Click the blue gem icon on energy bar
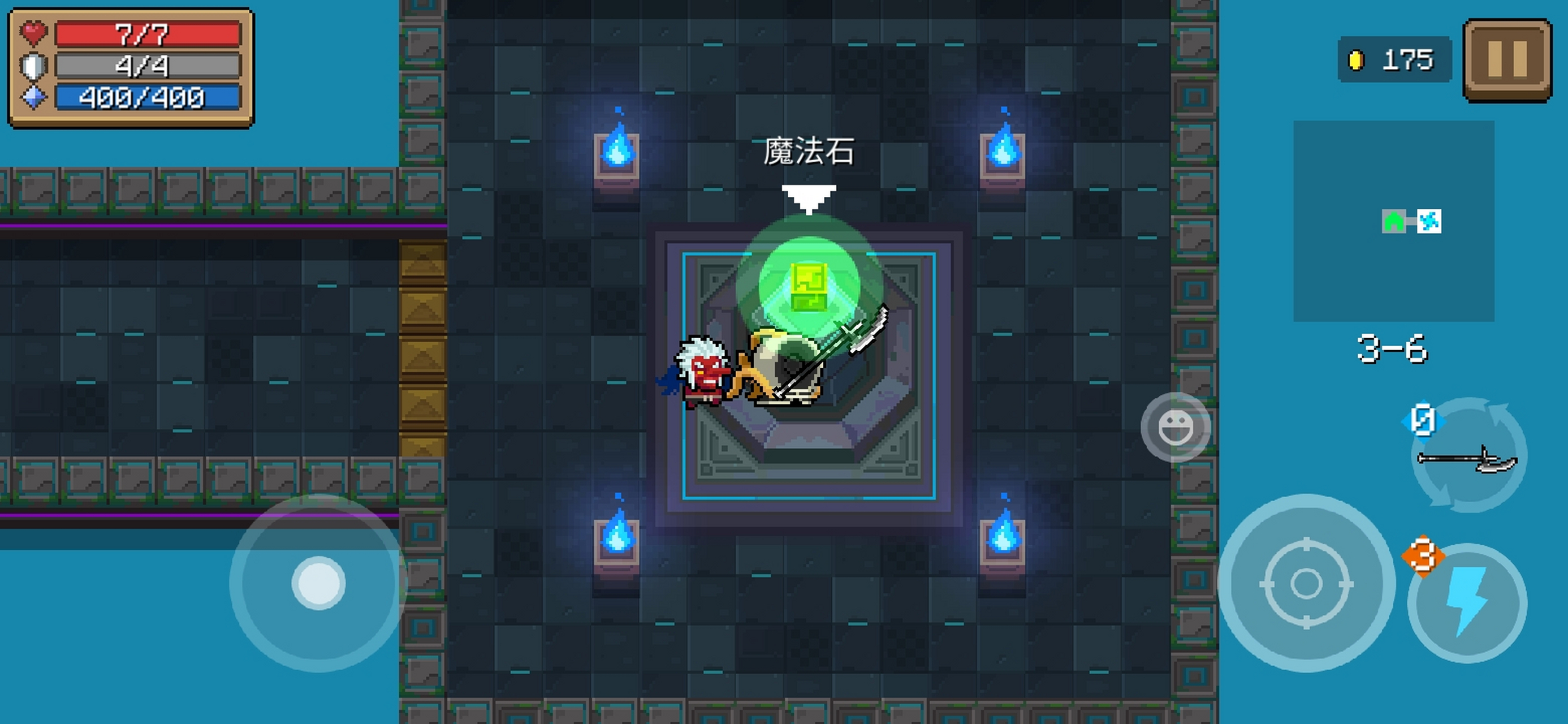Image resolution: width=1568 pixels, height=724 pixels. pos(33,96)
